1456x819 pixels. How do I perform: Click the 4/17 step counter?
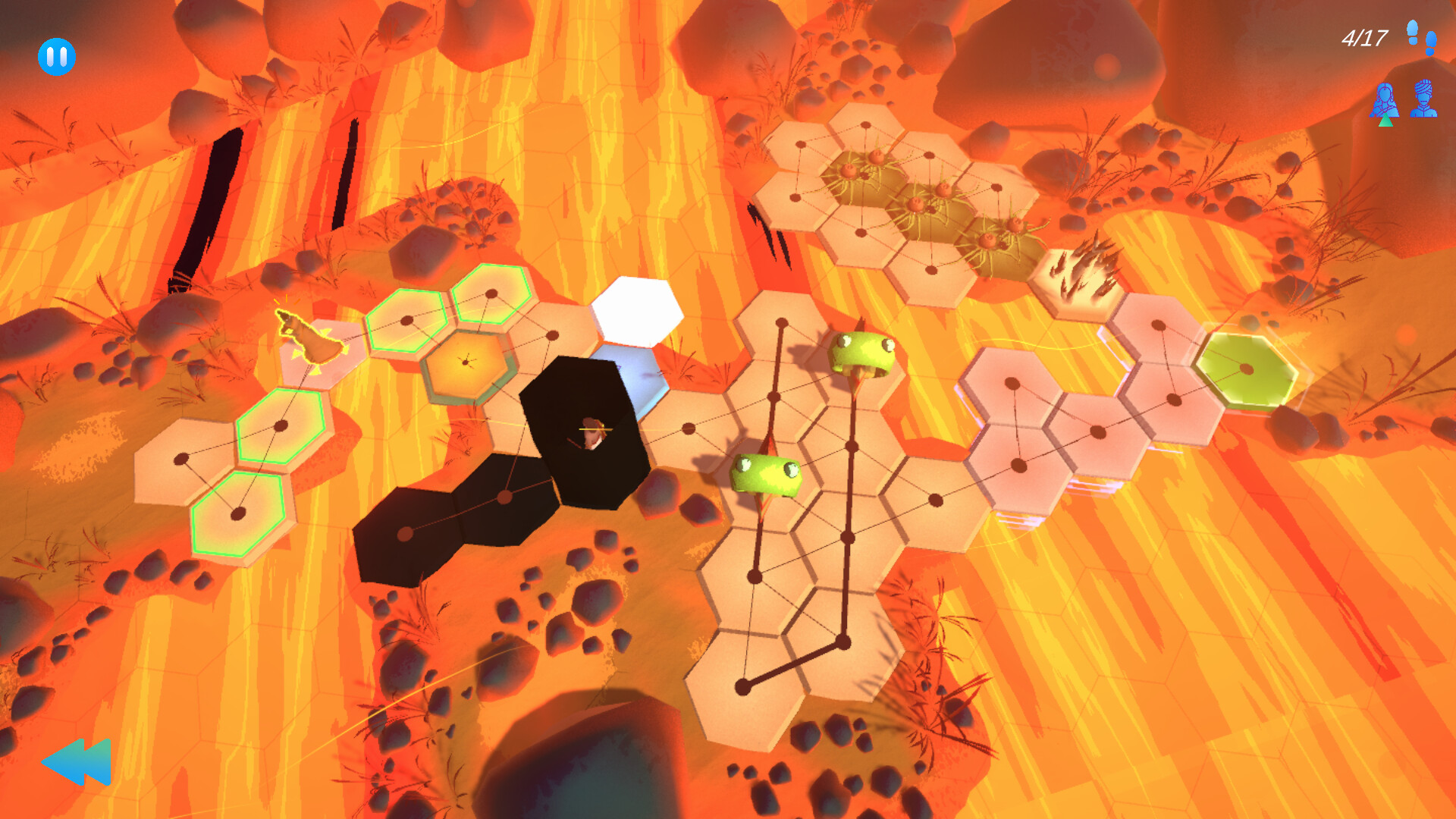tap(1365, 36)
